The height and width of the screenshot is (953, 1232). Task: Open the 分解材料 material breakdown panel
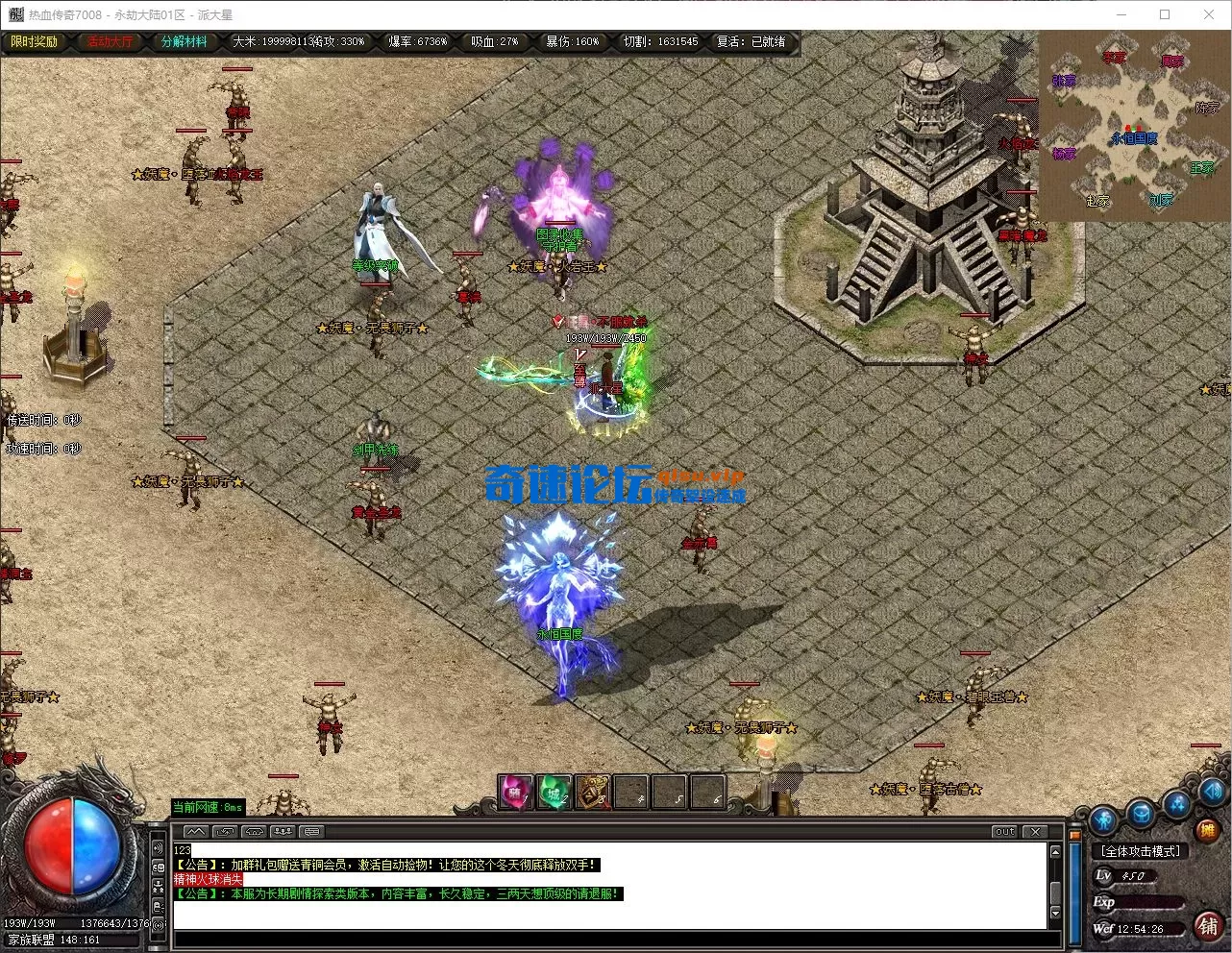[x=184, y=42]
